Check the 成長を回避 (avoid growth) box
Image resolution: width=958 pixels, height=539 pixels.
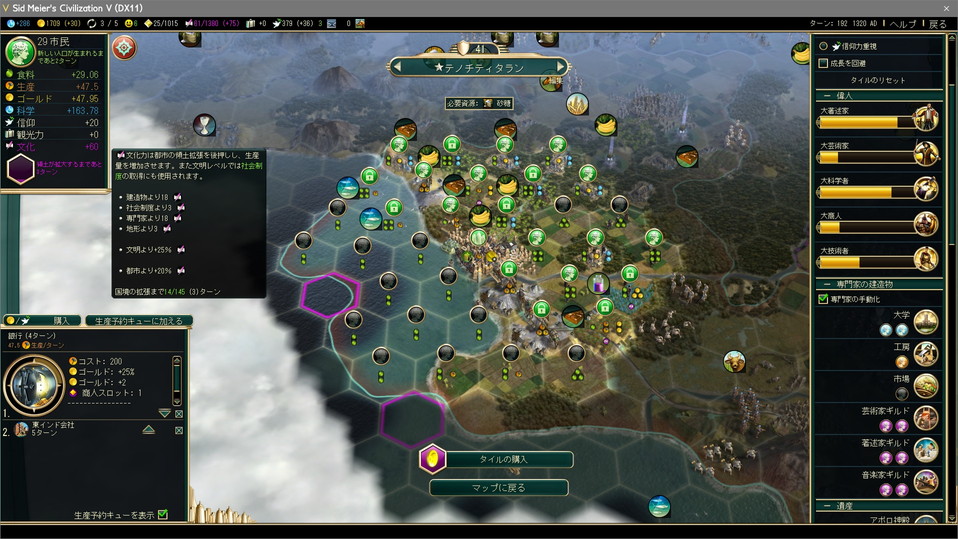(x=823, y=63)
